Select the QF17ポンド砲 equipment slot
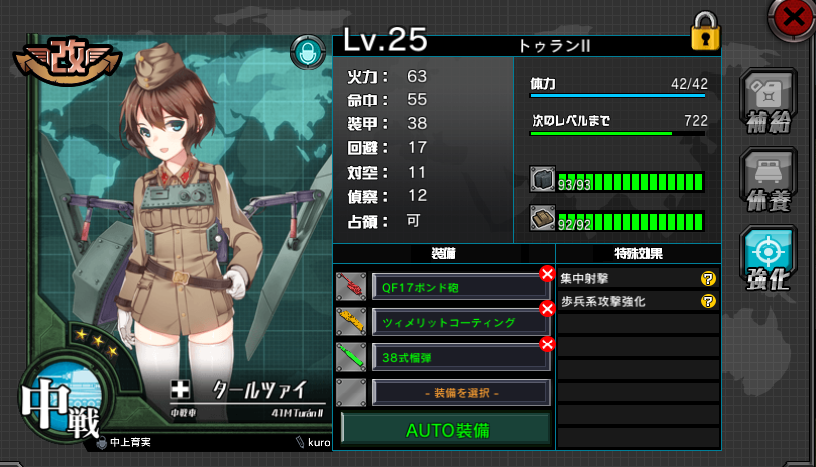816x467 pixels. click(460, 287)
